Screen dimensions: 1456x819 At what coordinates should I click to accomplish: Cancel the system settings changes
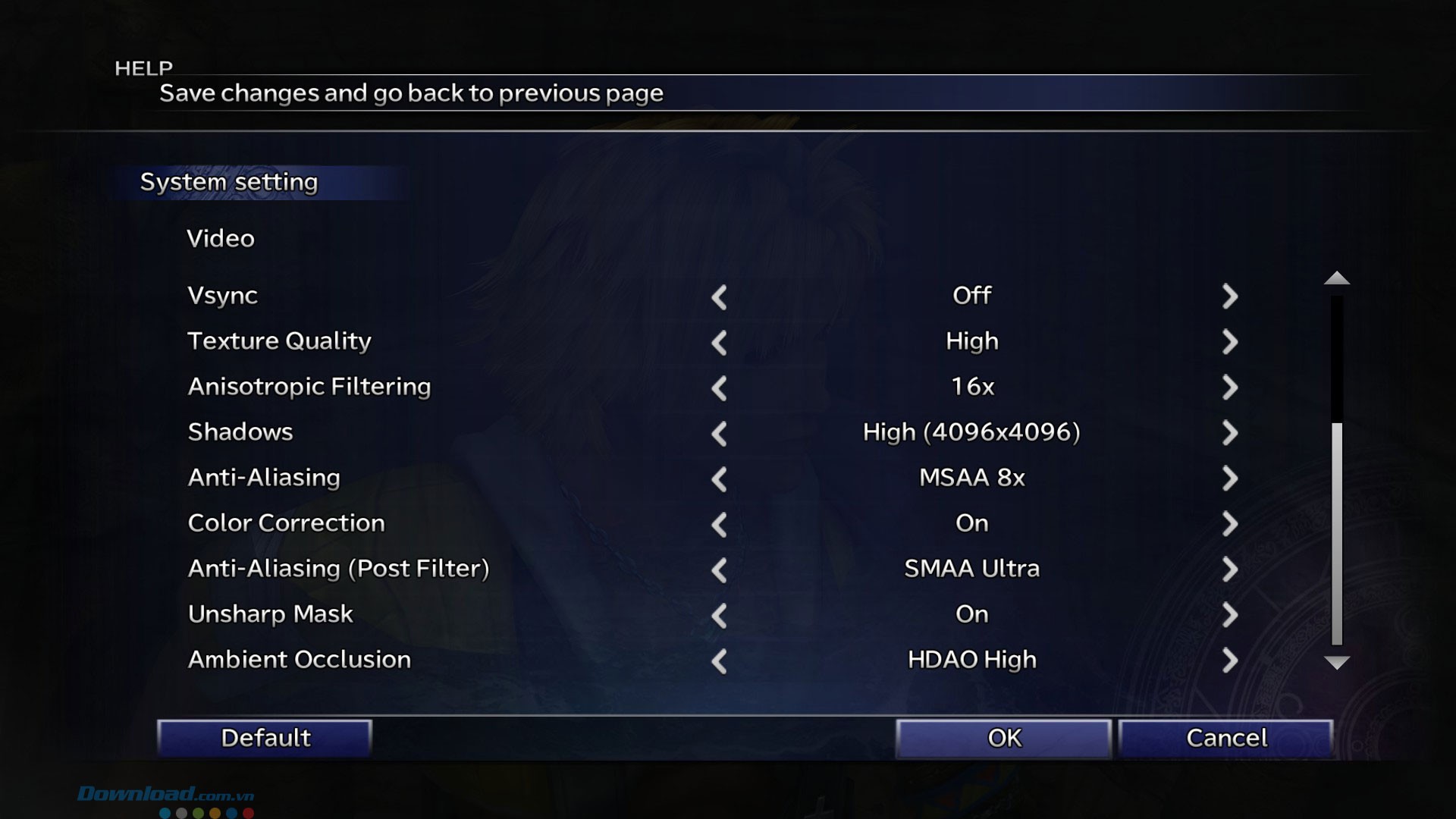(1225, 738)
